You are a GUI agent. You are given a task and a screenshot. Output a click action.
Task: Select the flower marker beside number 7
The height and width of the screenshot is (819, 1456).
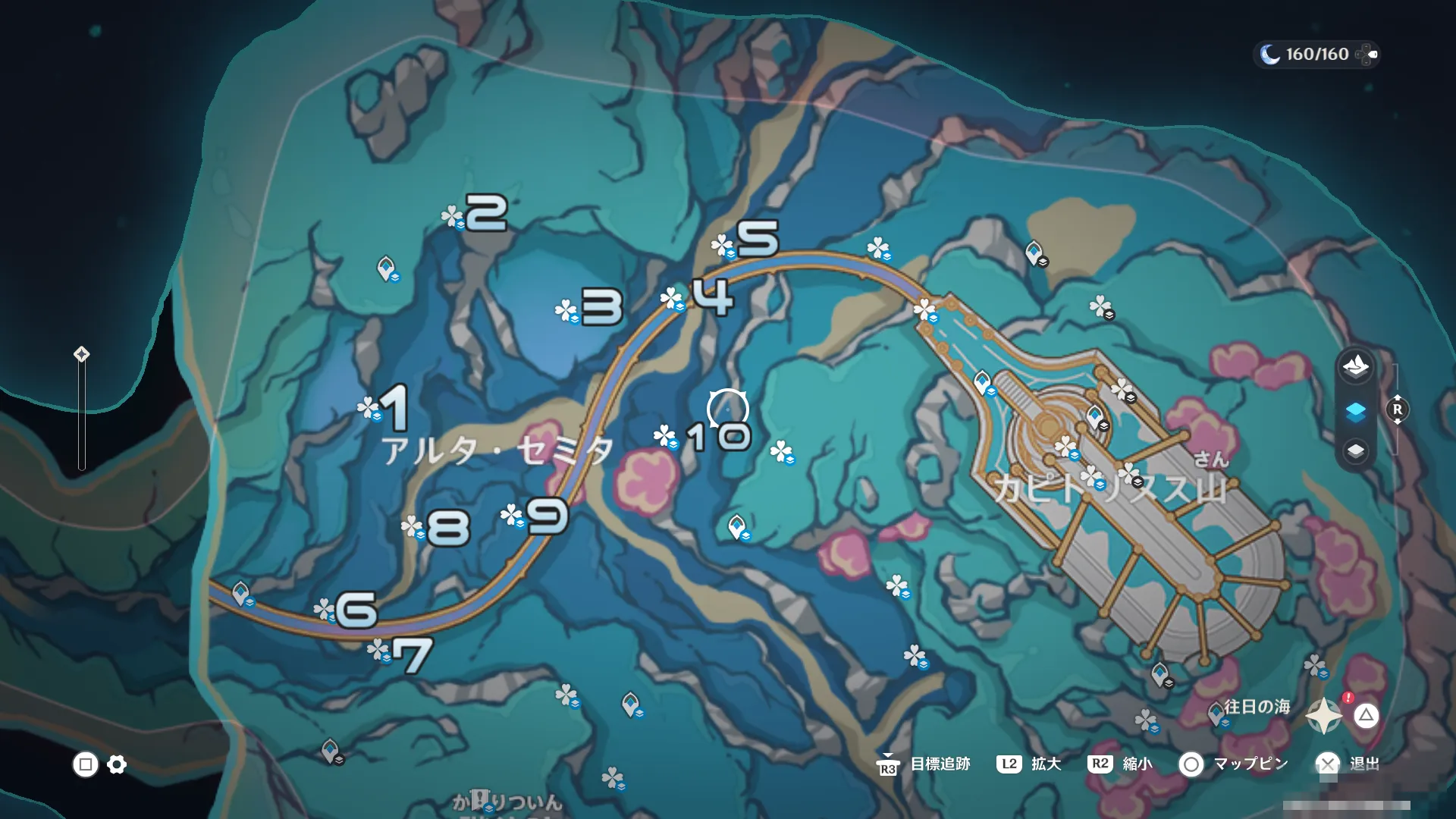tap(378, 651)
